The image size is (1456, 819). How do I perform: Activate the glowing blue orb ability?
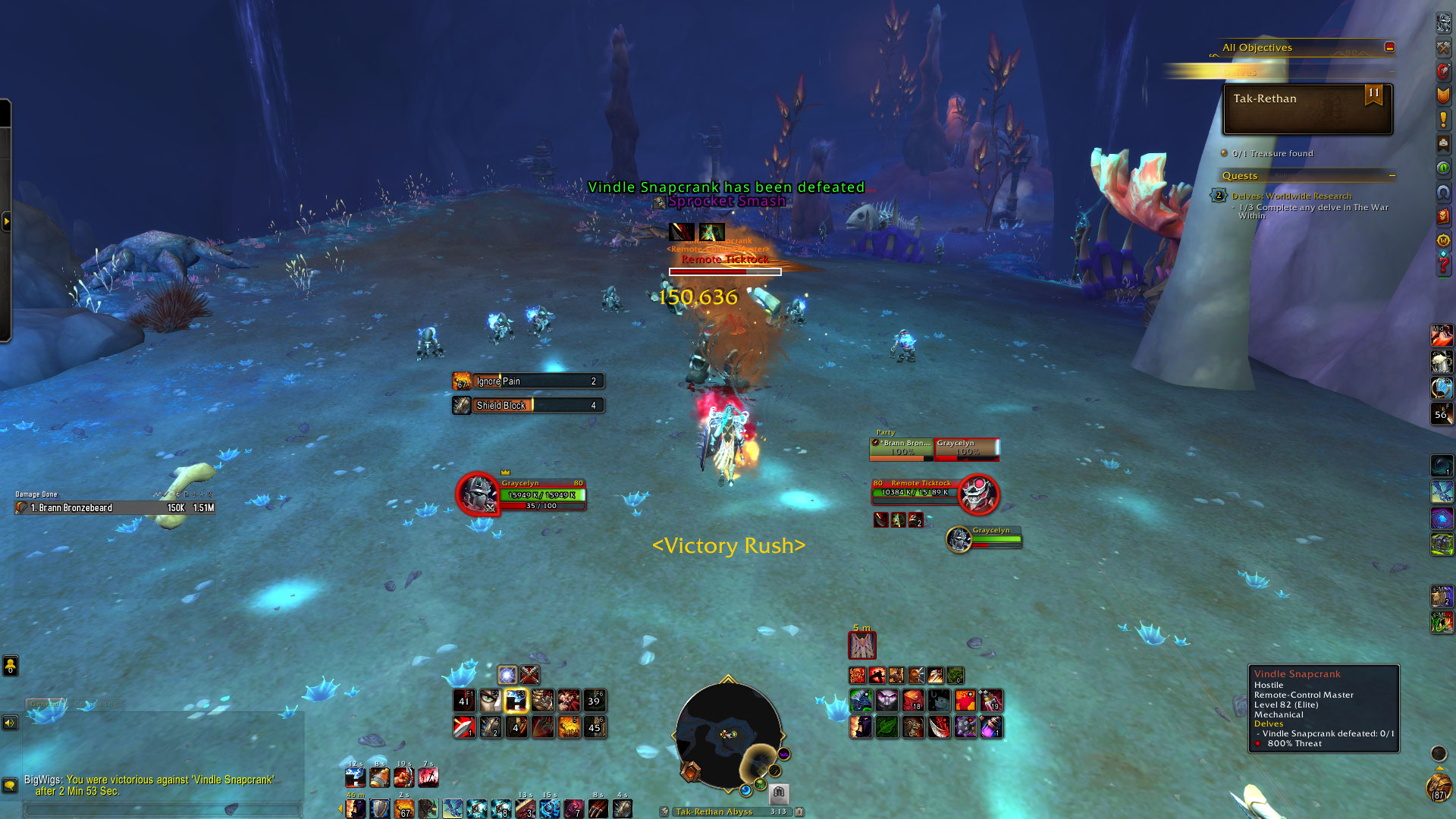(507, 674)
